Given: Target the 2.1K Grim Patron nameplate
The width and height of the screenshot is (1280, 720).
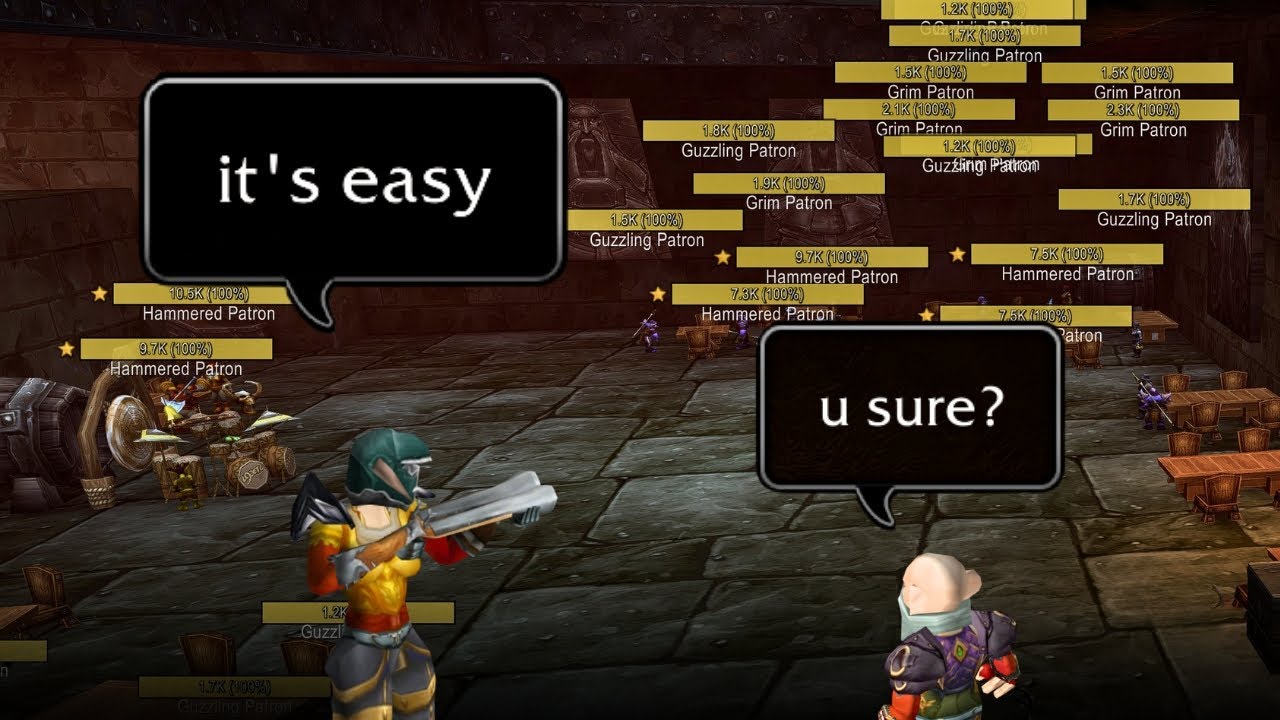Looking at the screenshot, I should 918,109.
